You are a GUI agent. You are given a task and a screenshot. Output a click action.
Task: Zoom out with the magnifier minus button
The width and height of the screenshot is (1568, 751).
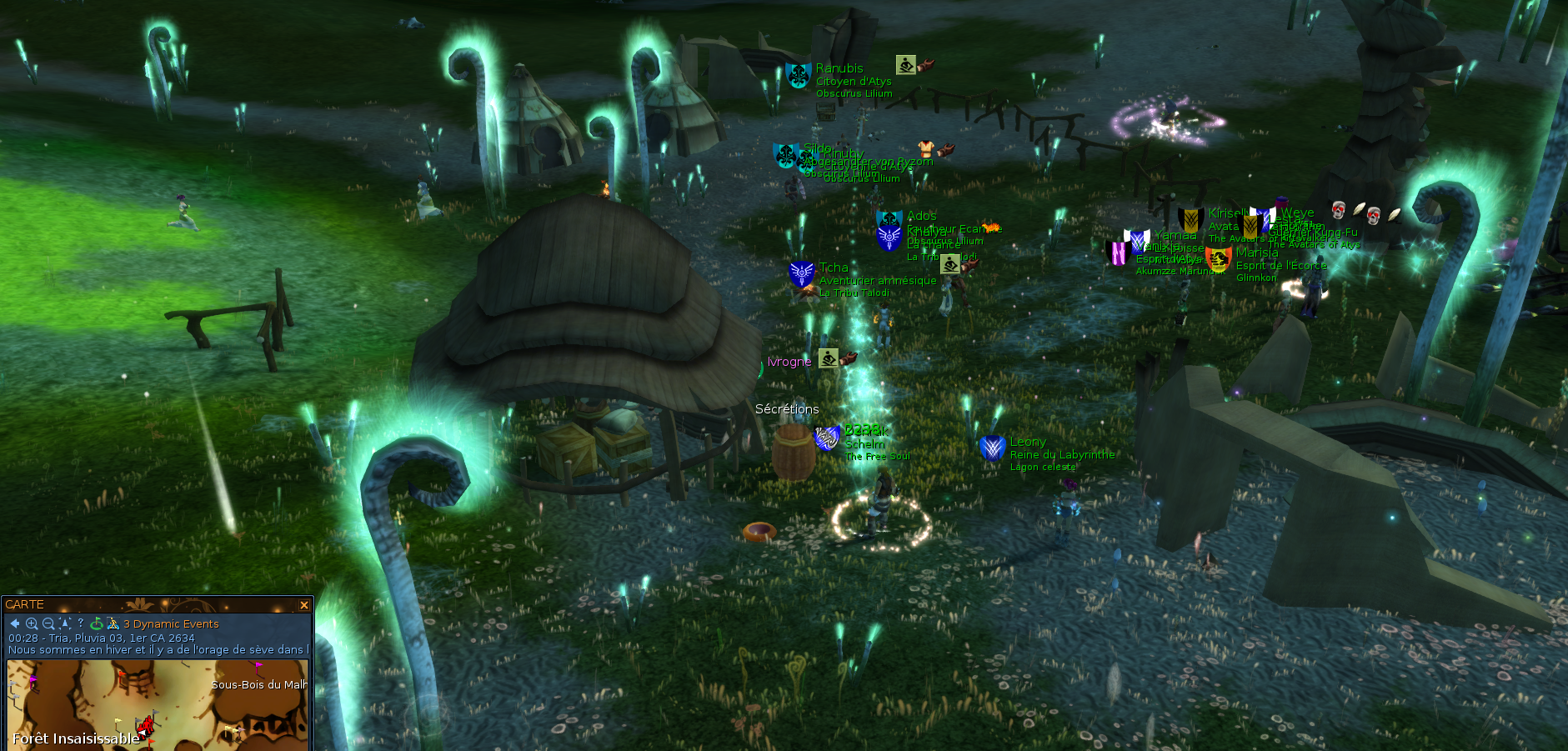[48, 623]
